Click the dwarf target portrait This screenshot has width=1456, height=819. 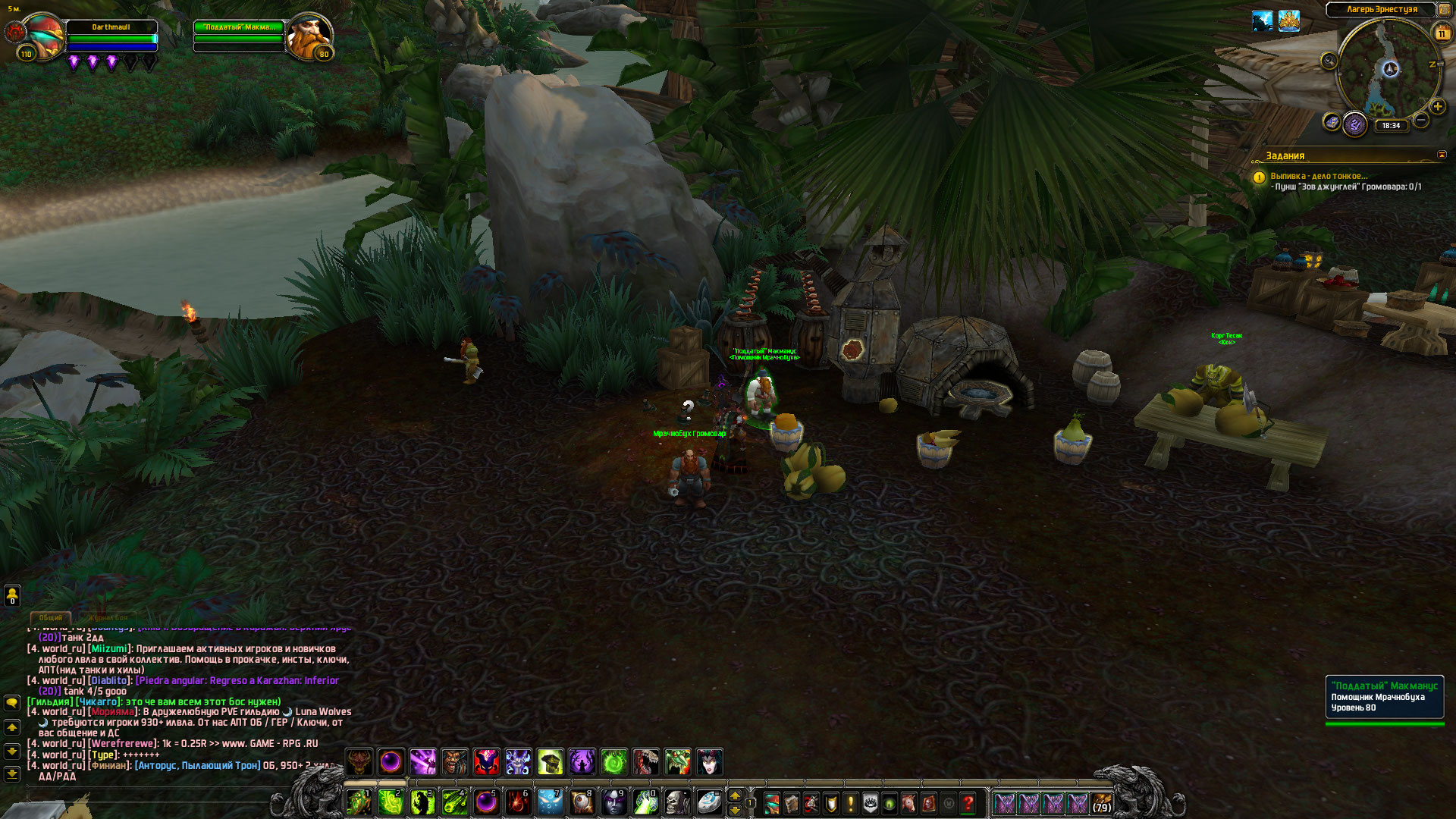click(309, 36)
